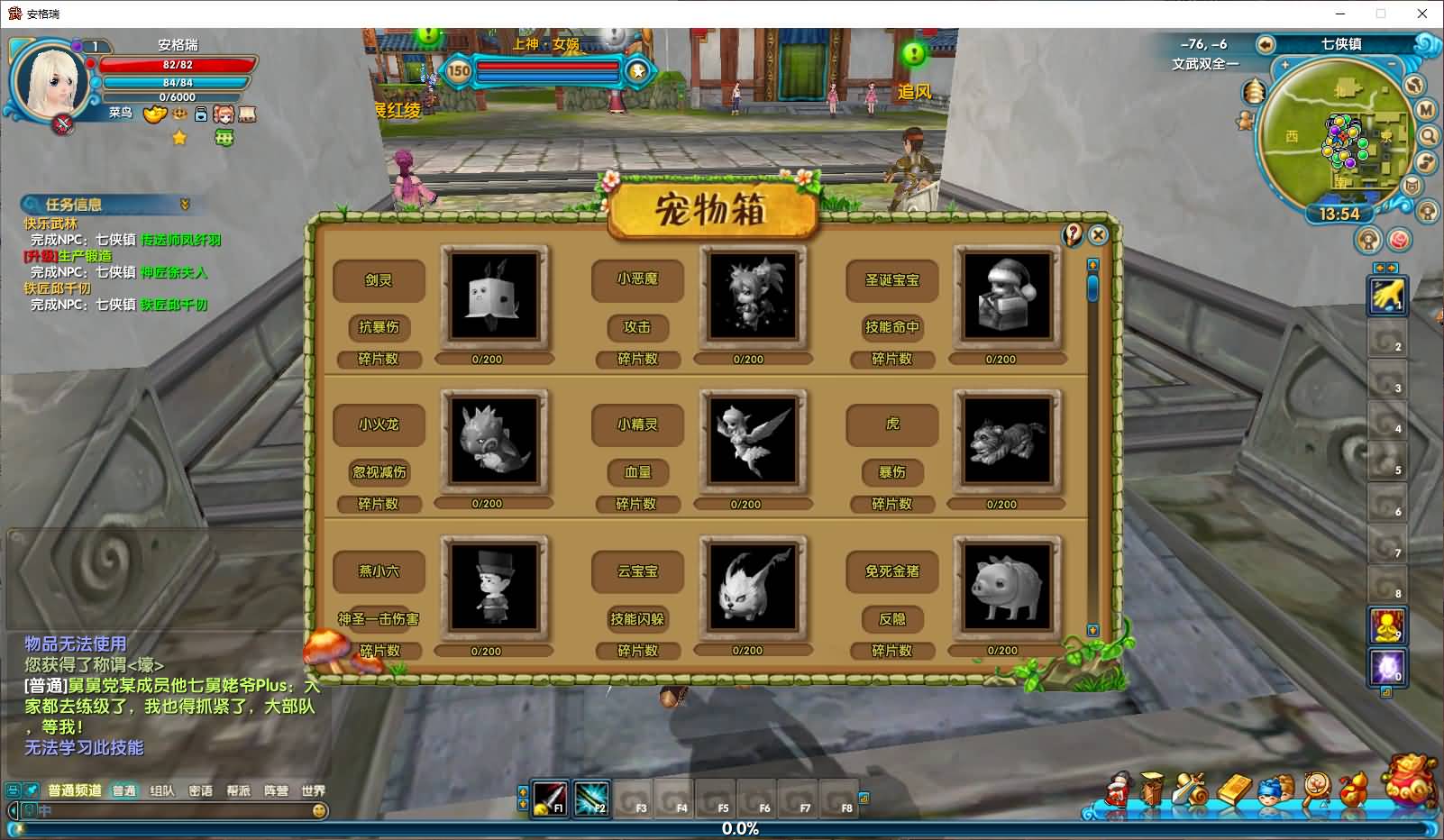
Task: Choose the tiger pet portrait
Action: tap(1007, 442)
